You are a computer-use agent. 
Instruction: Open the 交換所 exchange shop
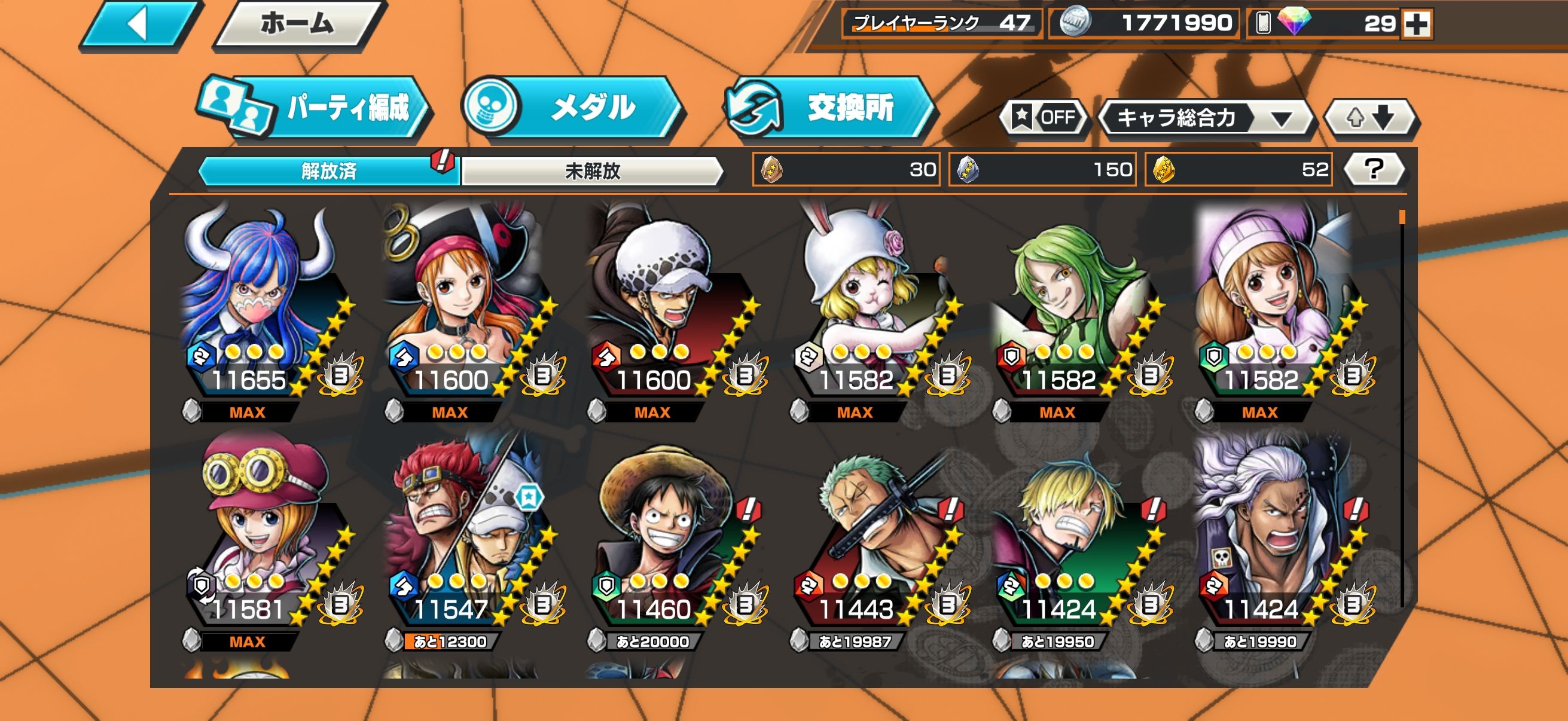coord(829,108)
